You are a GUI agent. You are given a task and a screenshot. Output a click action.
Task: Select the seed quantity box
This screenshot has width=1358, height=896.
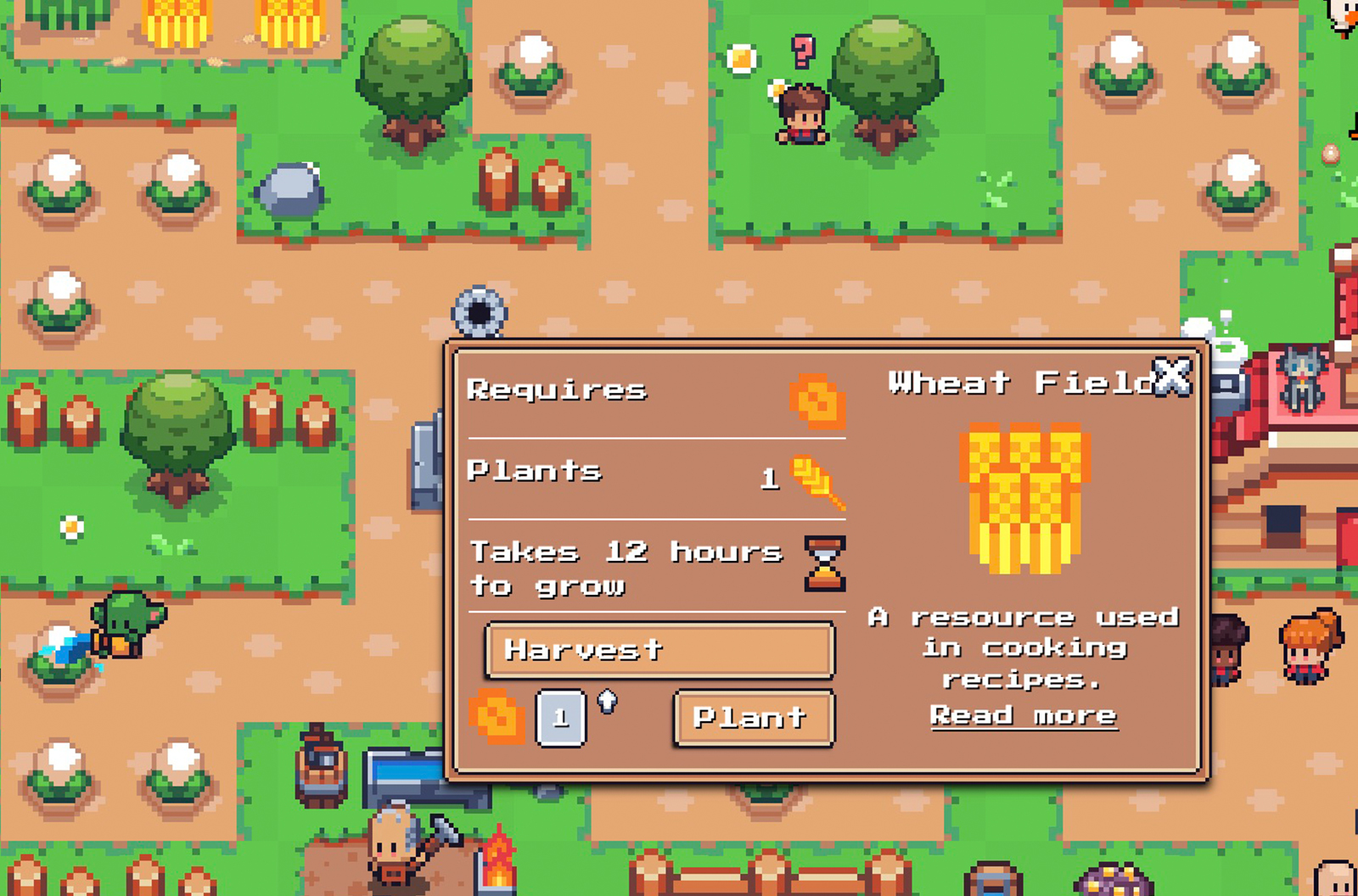pyautogui.click(x=560, y=718)
